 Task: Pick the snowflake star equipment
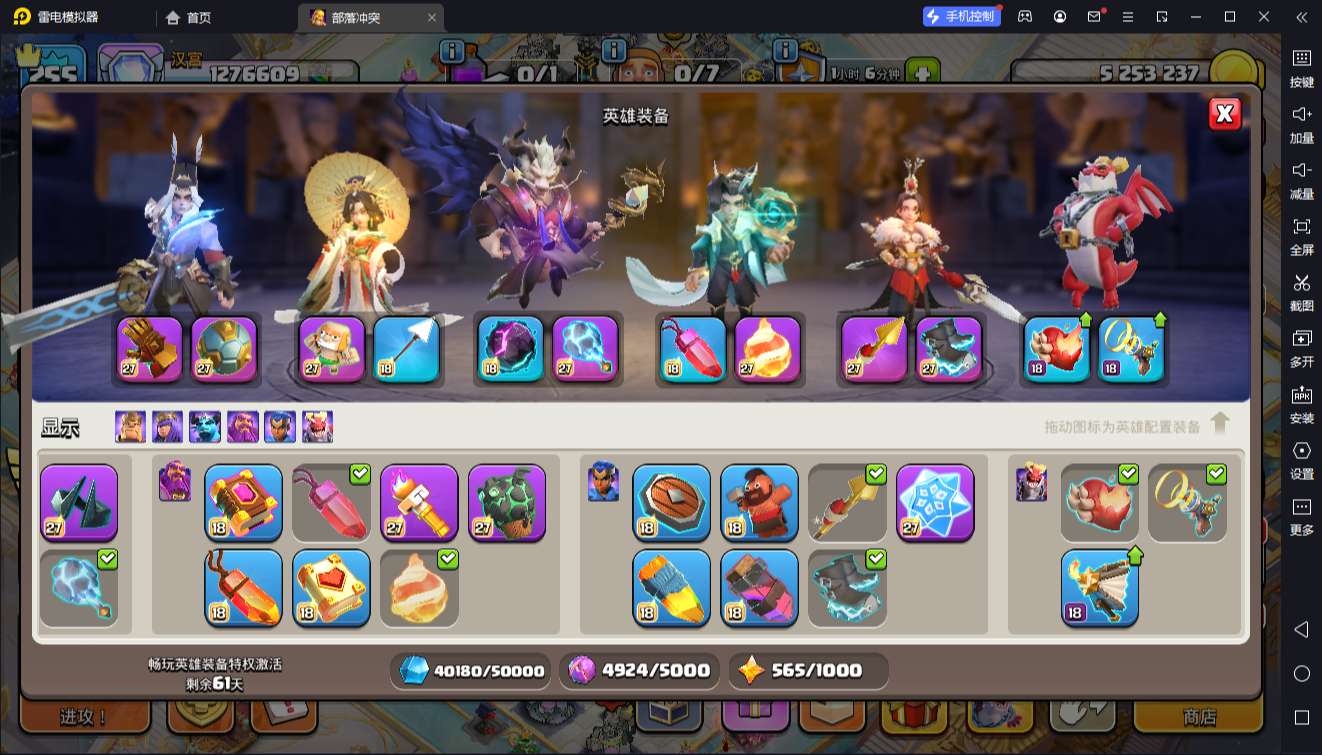[x=935, y=502]
